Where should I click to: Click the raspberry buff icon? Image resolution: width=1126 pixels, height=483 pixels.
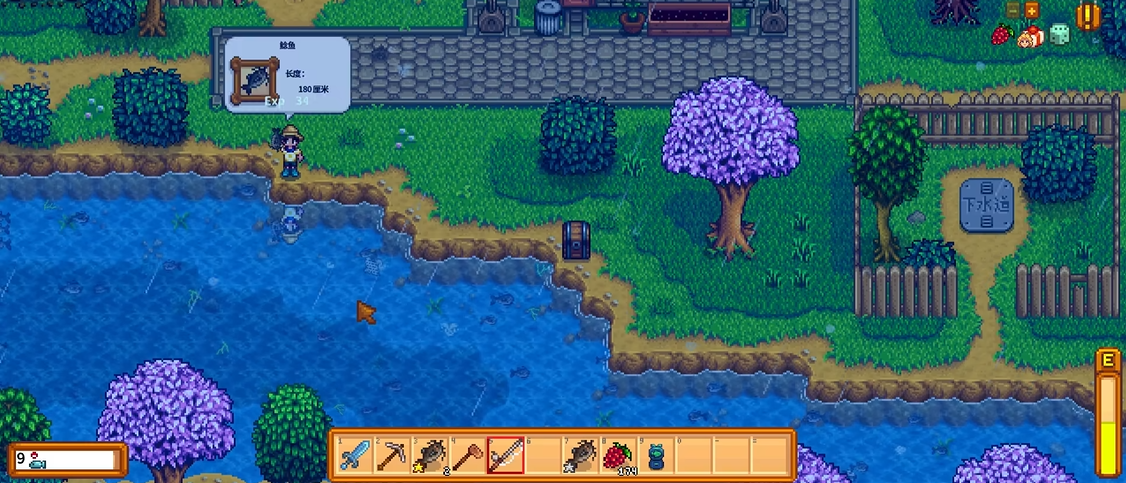(1002, 35)
